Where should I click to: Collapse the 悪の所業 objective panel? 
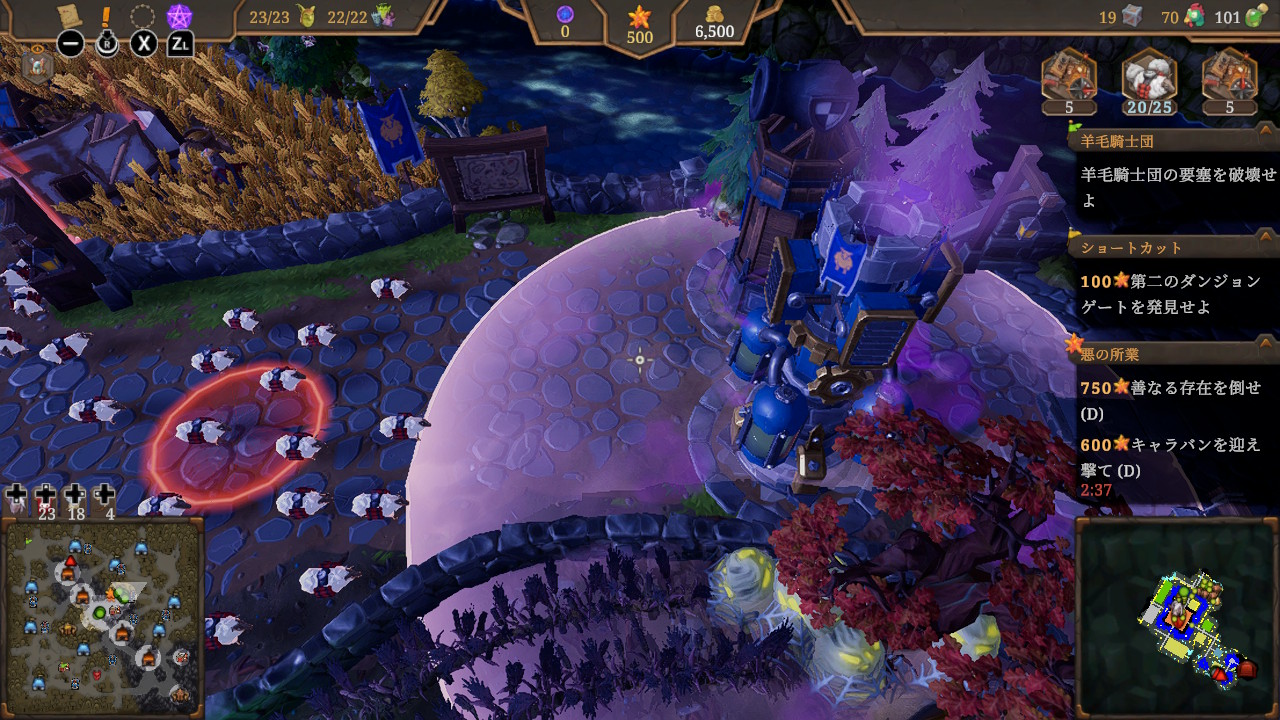pos(1264,353)
